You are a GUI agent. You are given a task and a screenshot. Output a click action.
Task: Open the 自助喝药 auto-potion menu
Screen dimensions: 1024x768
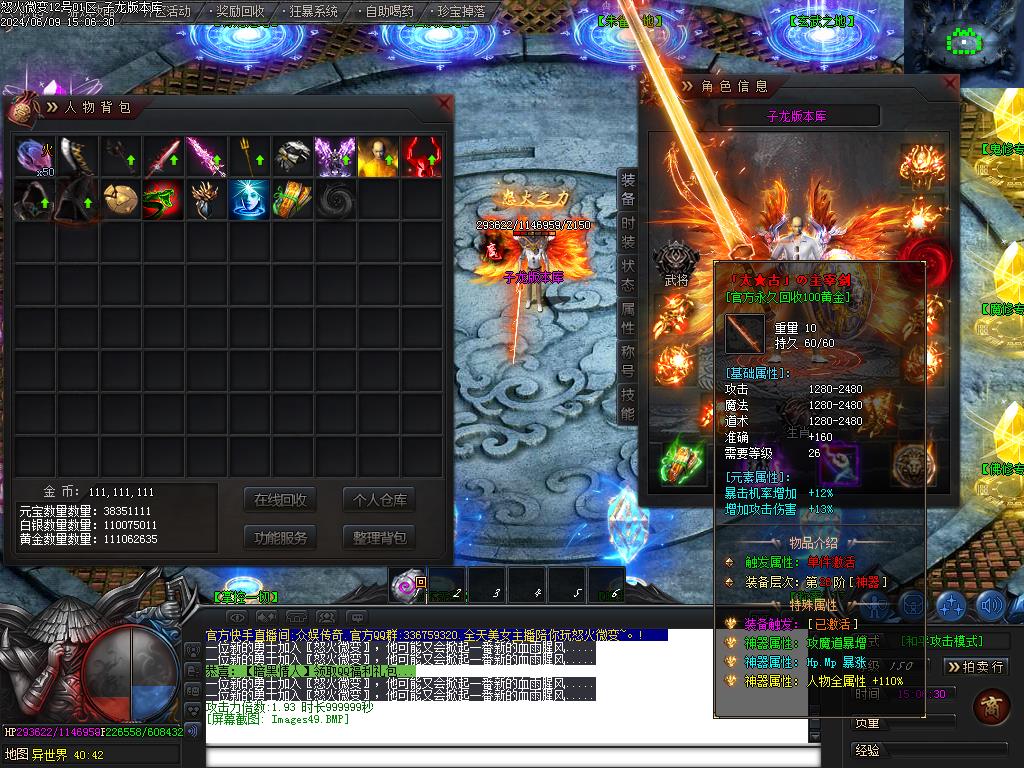[x=389, y=12]
